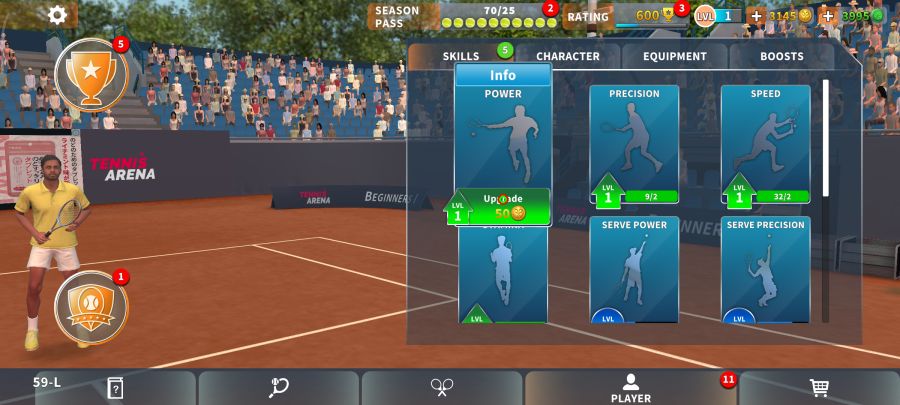
Task: Show the Boosts tab
Action: 781,57
